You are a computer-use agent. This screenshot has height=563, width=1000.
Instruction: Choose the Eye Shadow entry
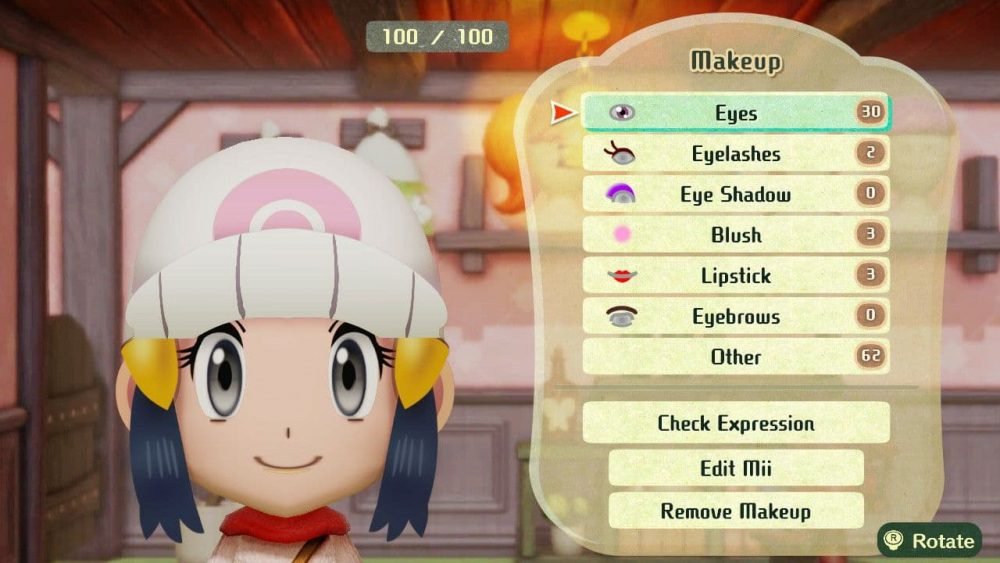(735, 195)
